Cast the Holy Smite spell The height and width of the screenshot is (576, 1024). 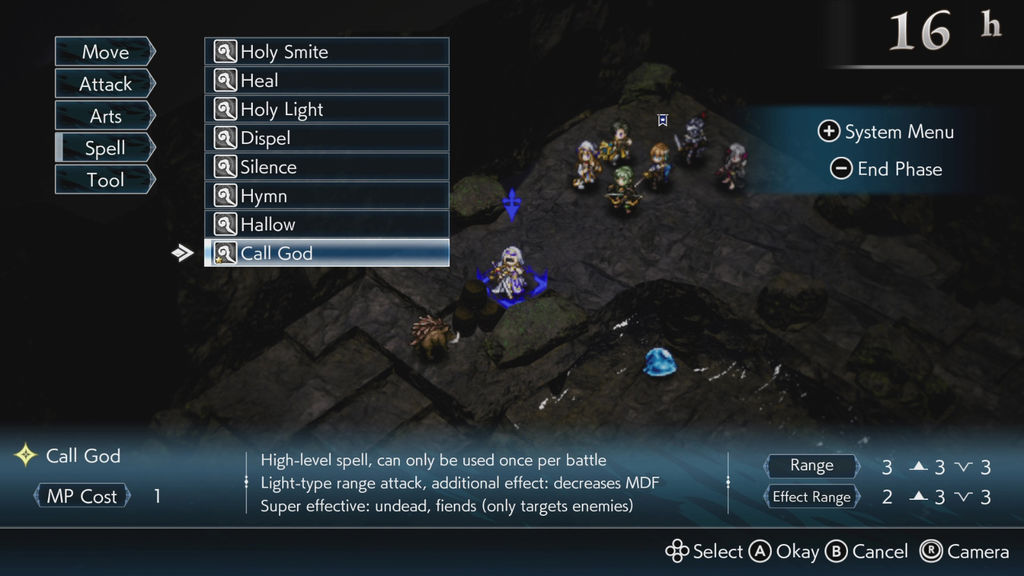pos(327,52)
